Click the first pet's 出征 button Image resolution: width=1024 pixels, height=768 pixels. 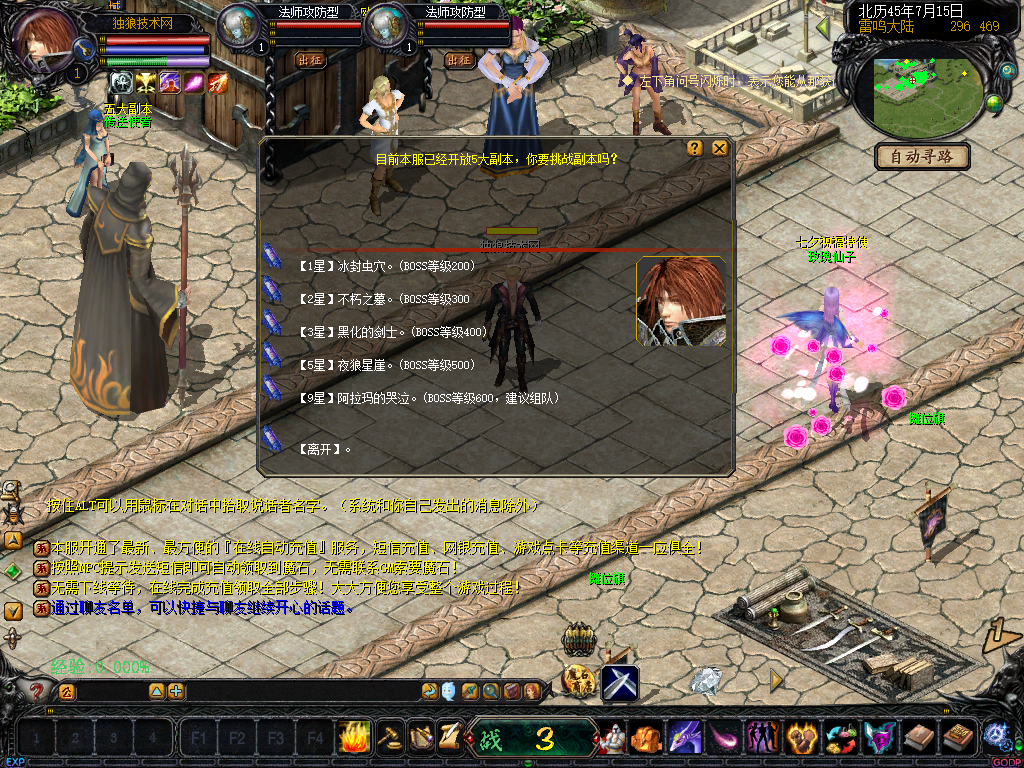[x=311, y=60]
